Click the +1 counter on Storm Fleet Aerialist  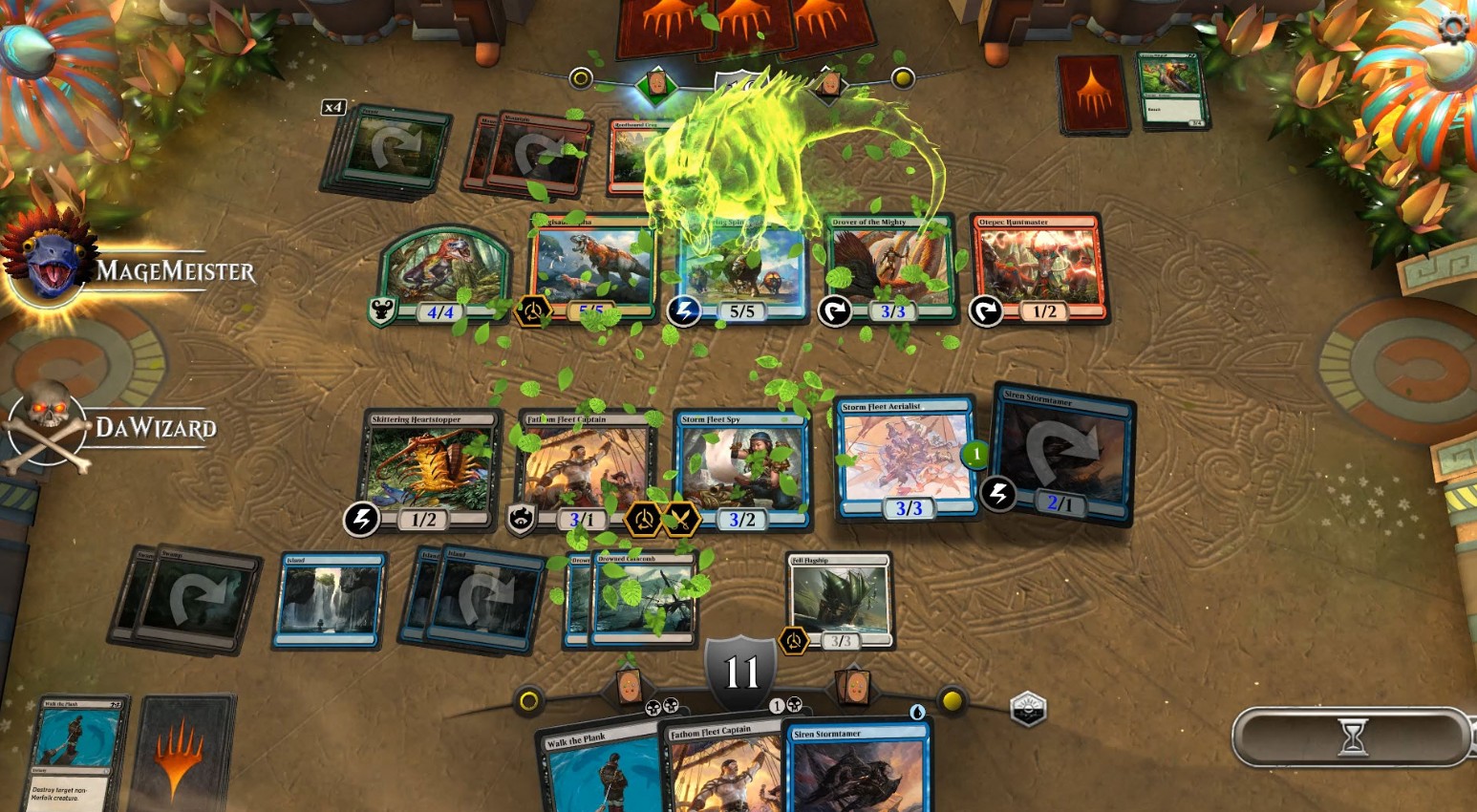coord(973,454)
